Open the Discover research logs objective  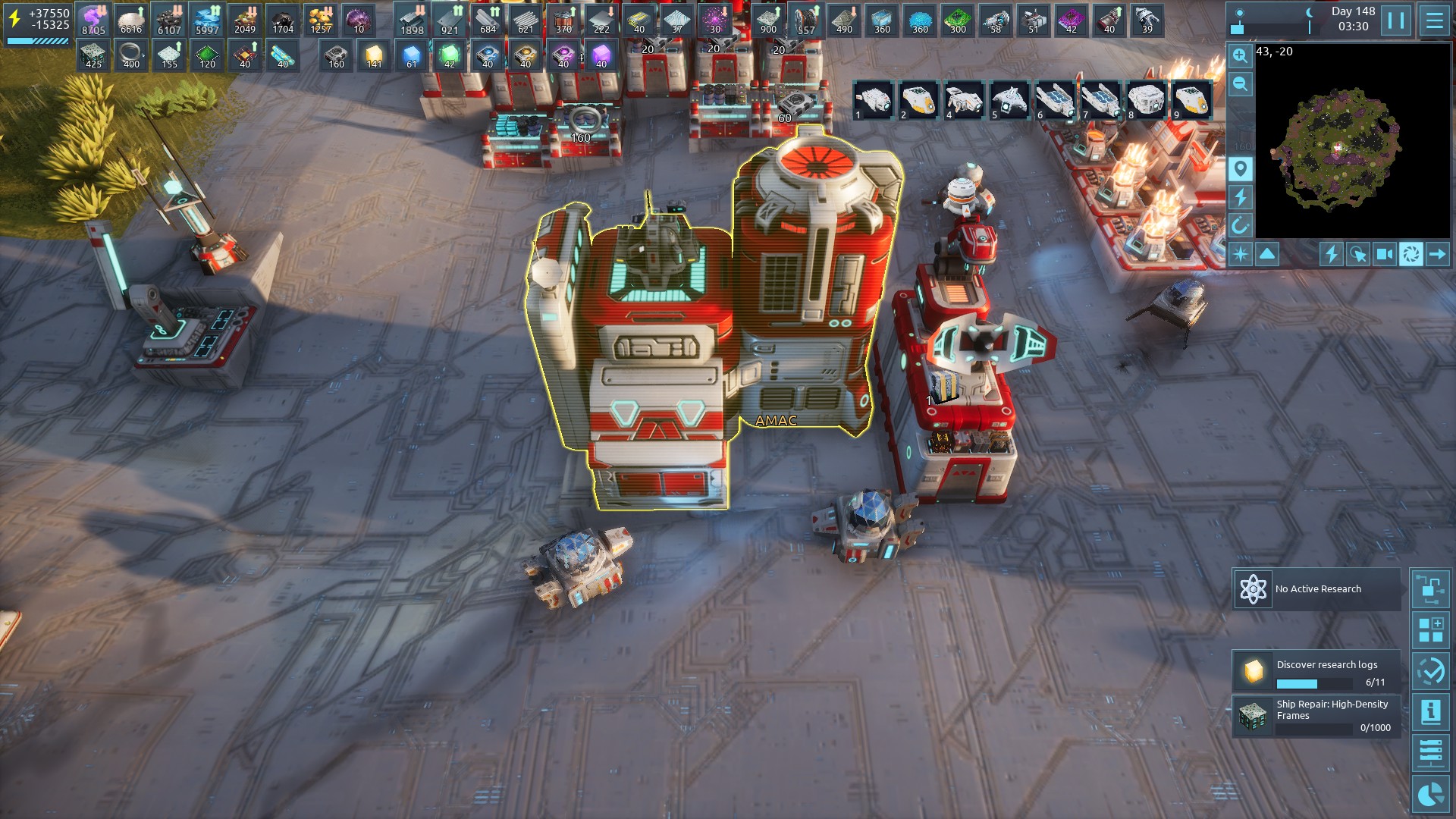click(1316, 672)
